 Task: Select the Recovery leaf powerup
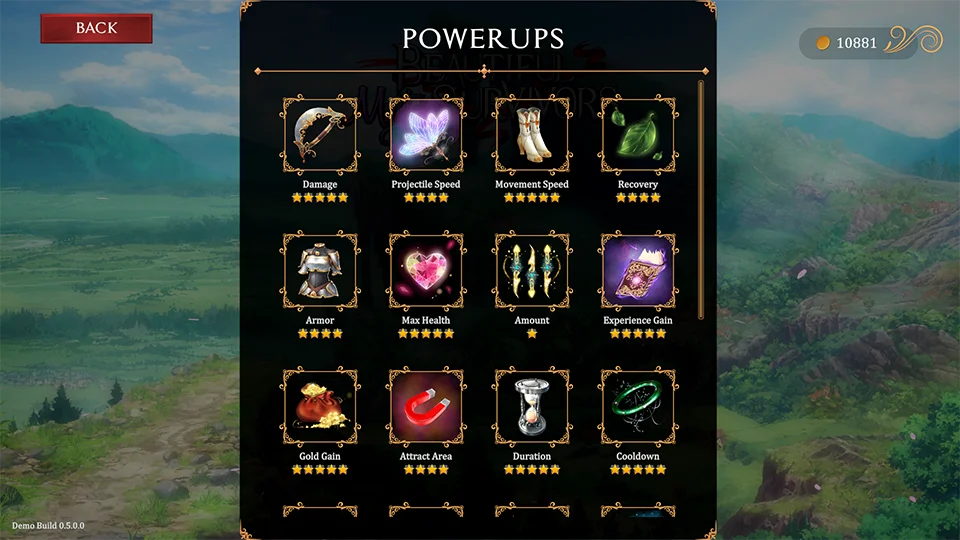click(x=638, y=135)
